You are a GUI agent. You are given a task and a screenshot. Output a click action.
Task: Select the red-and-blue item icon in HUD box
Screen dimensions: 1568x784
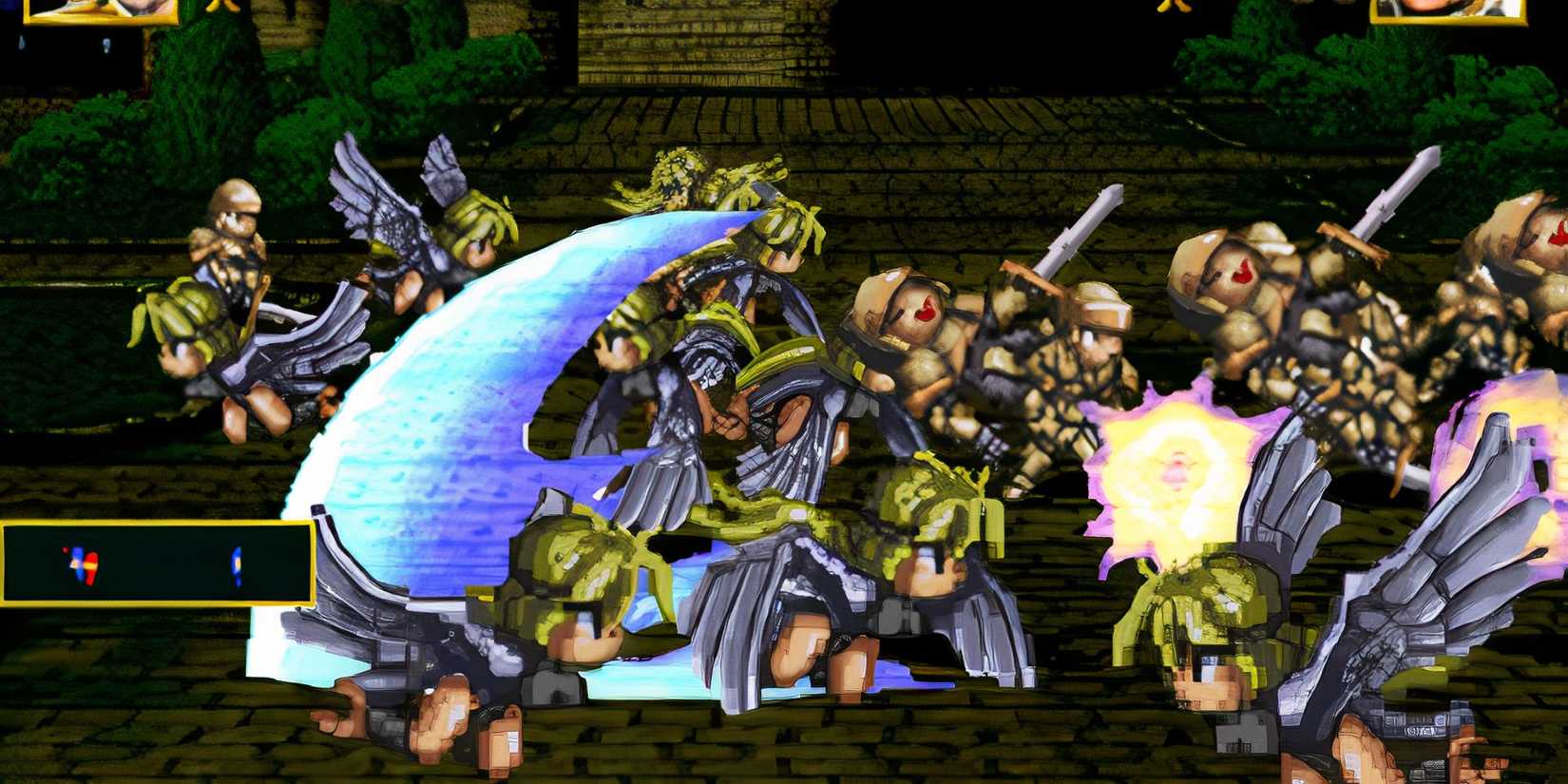[81, 565]
